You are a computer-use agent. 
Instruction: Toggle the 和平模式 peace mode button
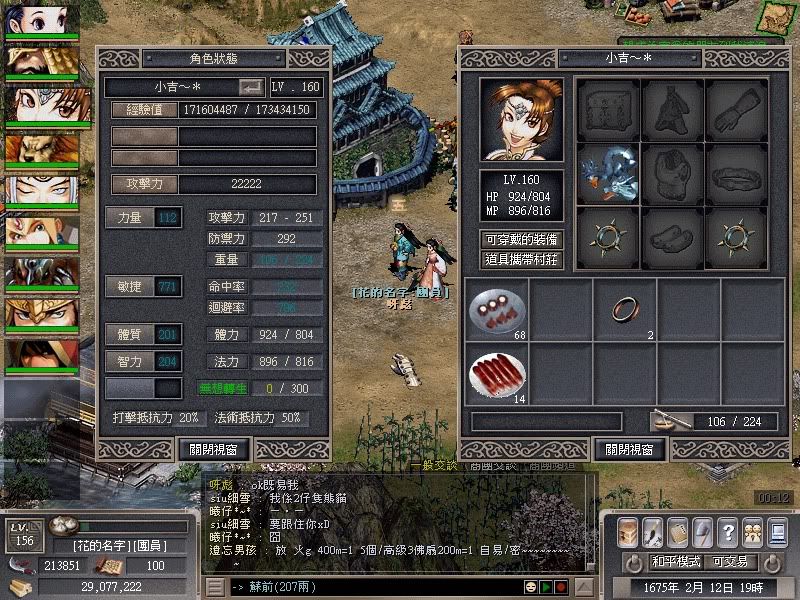679,561
